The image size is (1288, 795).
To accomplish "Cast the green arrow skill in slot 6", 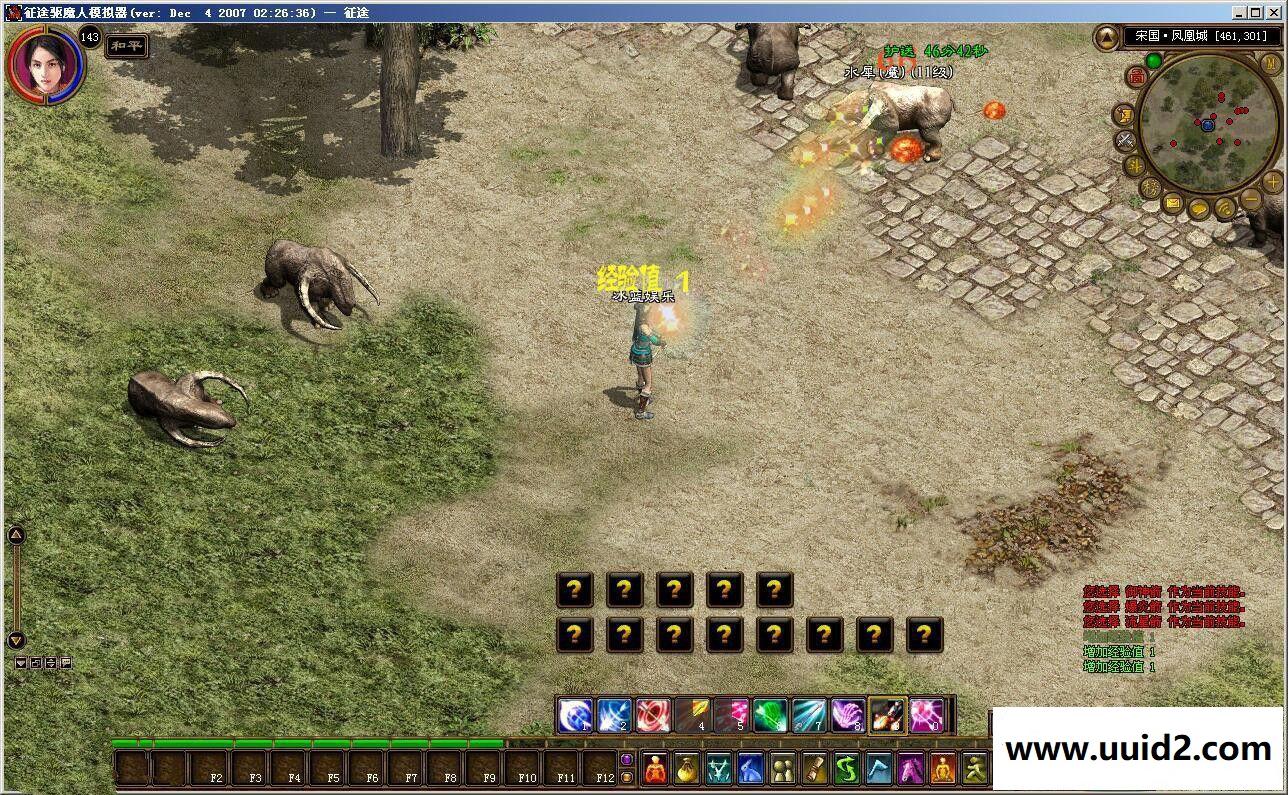I will point(770,715).
